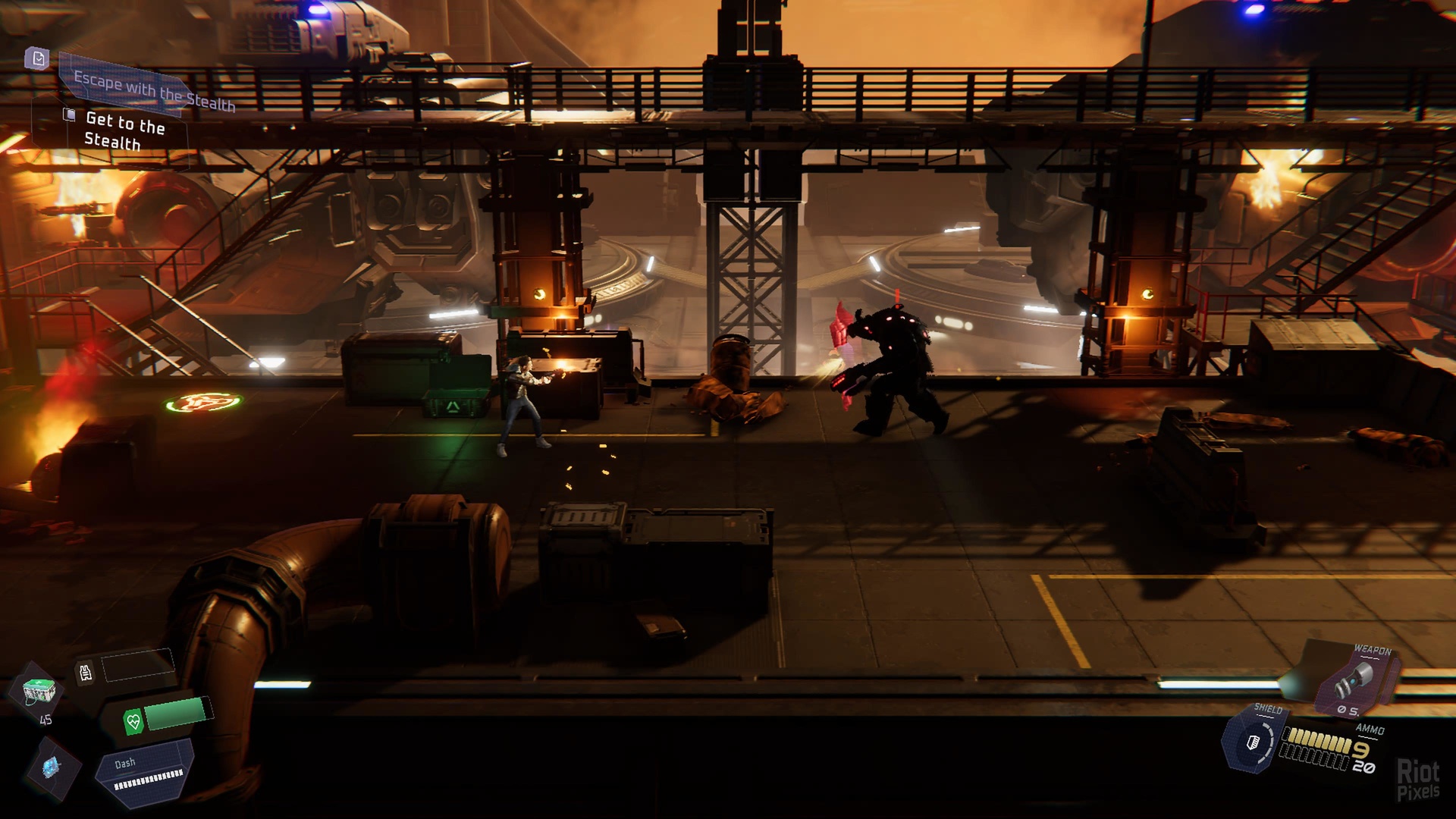Click the 'Get to the Stealth' objective
1456x819 pixels.
click(124, 130)
